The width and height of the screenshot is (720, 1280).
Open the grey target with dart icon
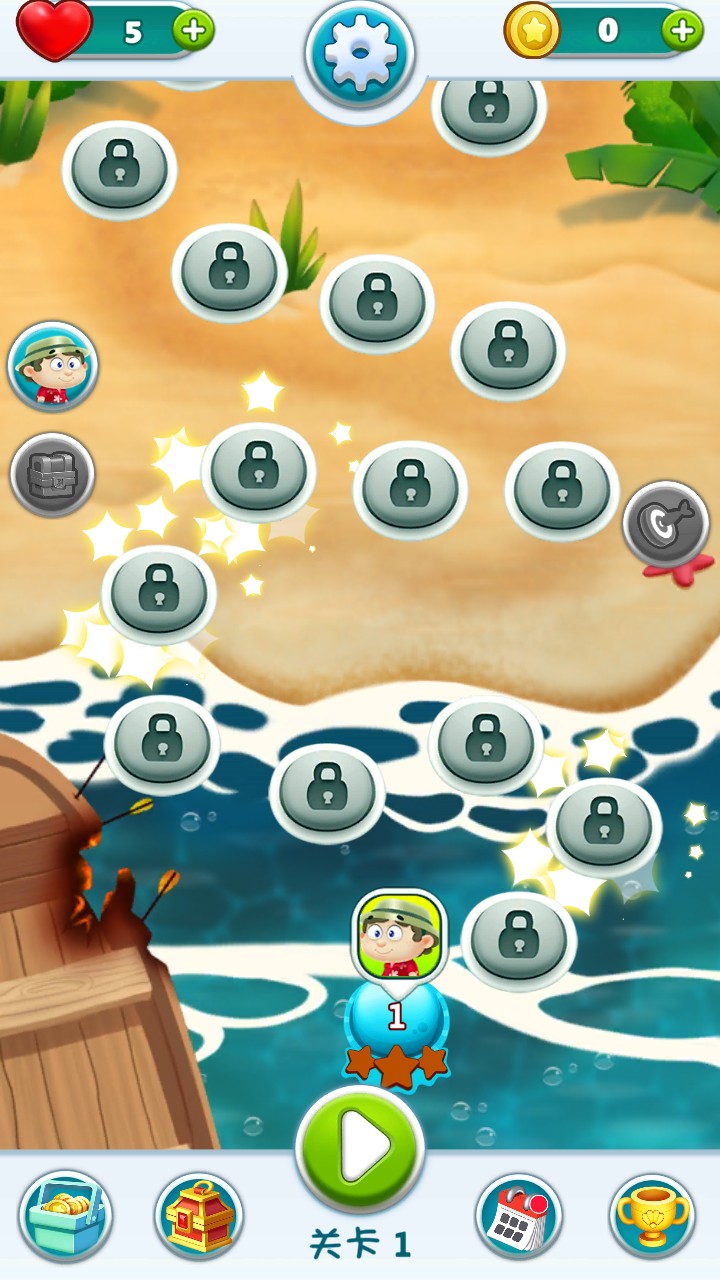point(666,524)
